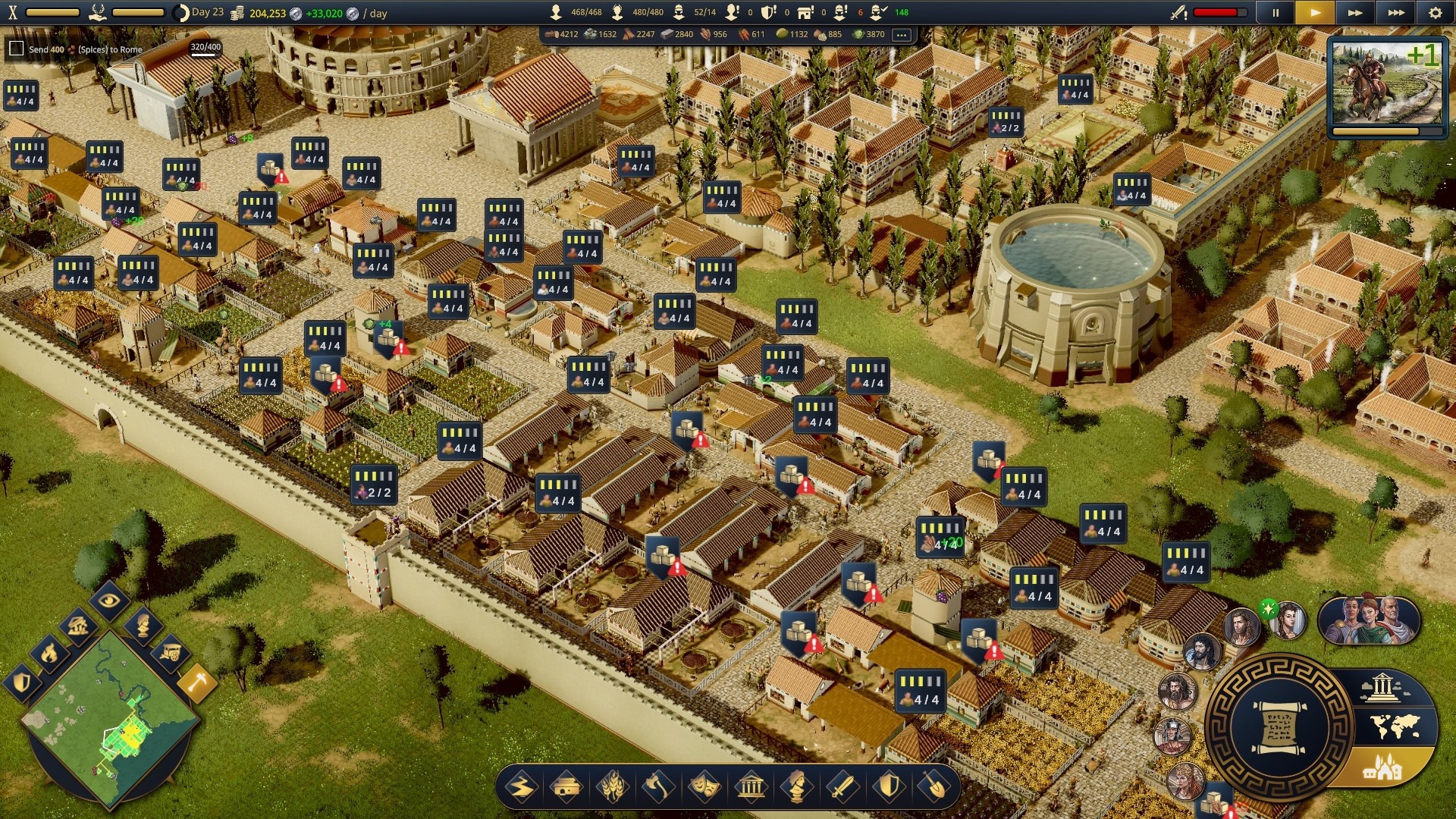1456x819 pixels.
Task: Toggle the Send 400 Spices to Rome checkbox
Action: (x=16, y=49)
